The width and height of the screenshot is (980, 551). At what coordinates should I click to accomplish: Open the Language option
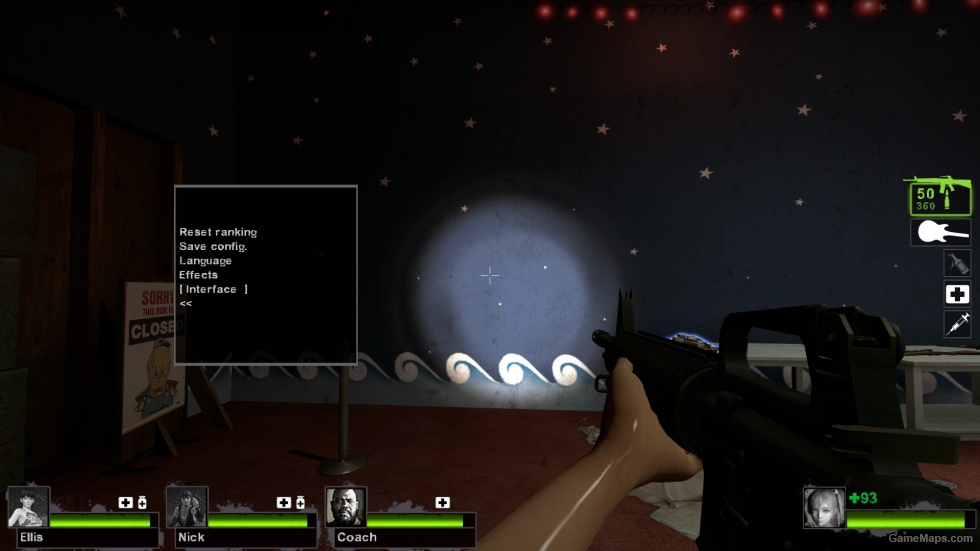pos(205,260)
